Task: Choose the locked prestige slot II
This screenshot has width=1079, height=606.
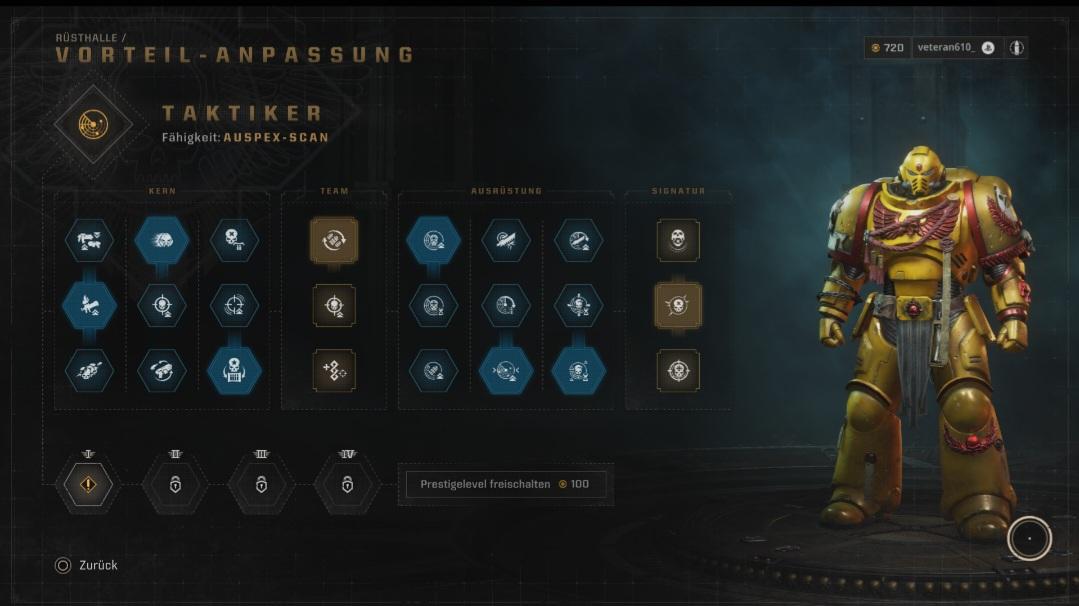Action: point(175,485)
